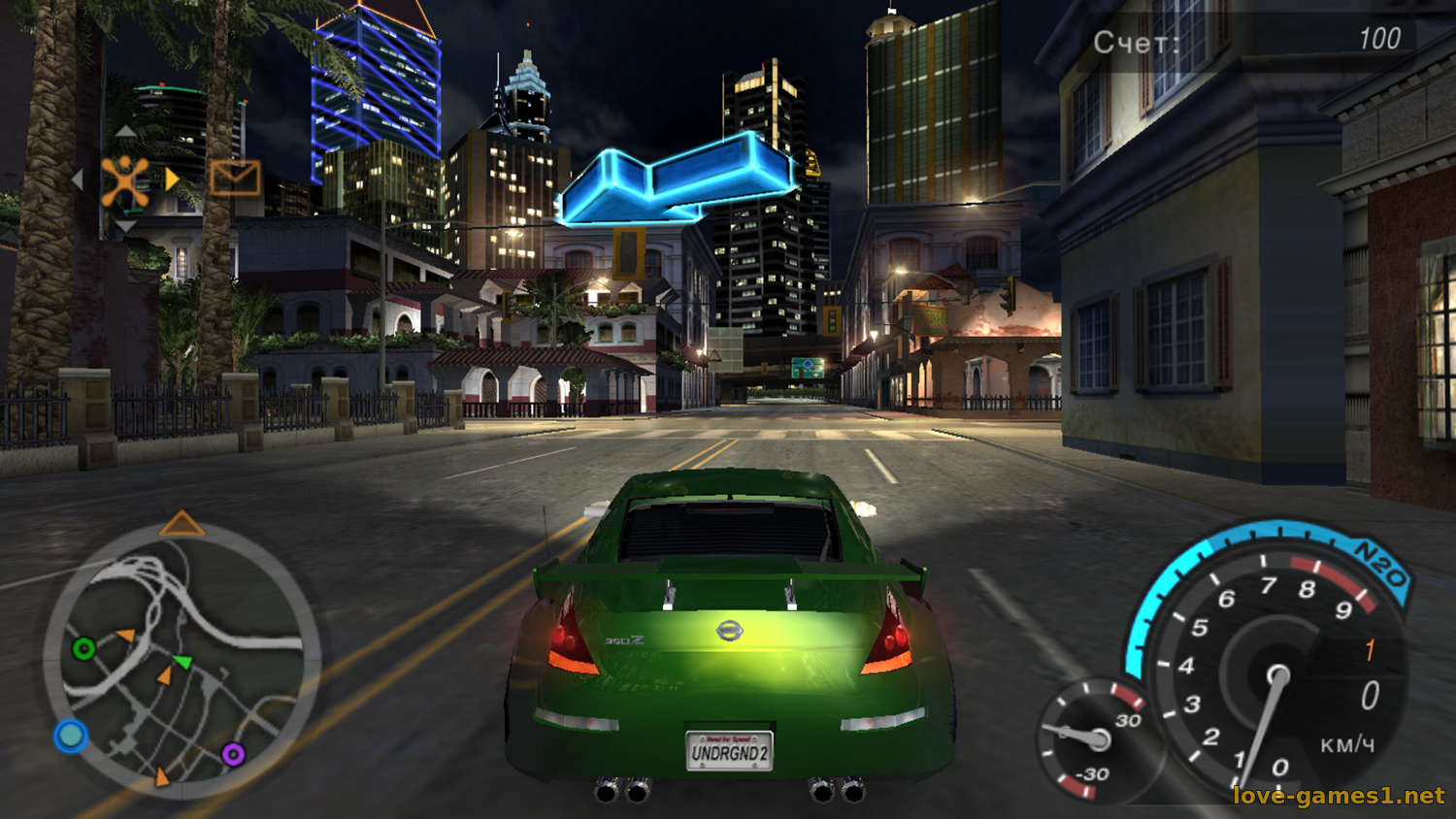Screen dimensions: 1456x819
Task: Click the grey down arrow below the figure icon
Action: click(x=125, y=227)
